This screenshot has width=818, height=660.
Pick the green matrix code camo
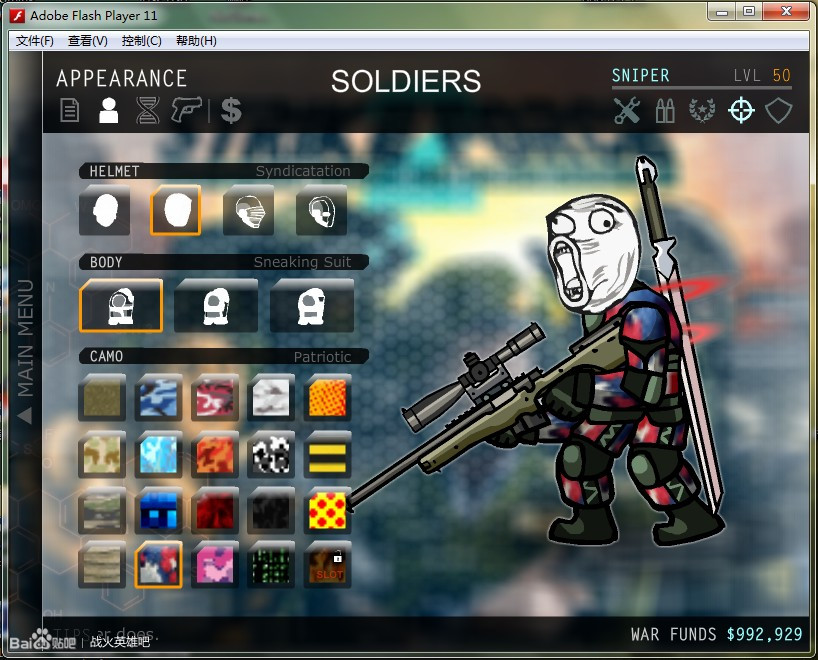272,565
